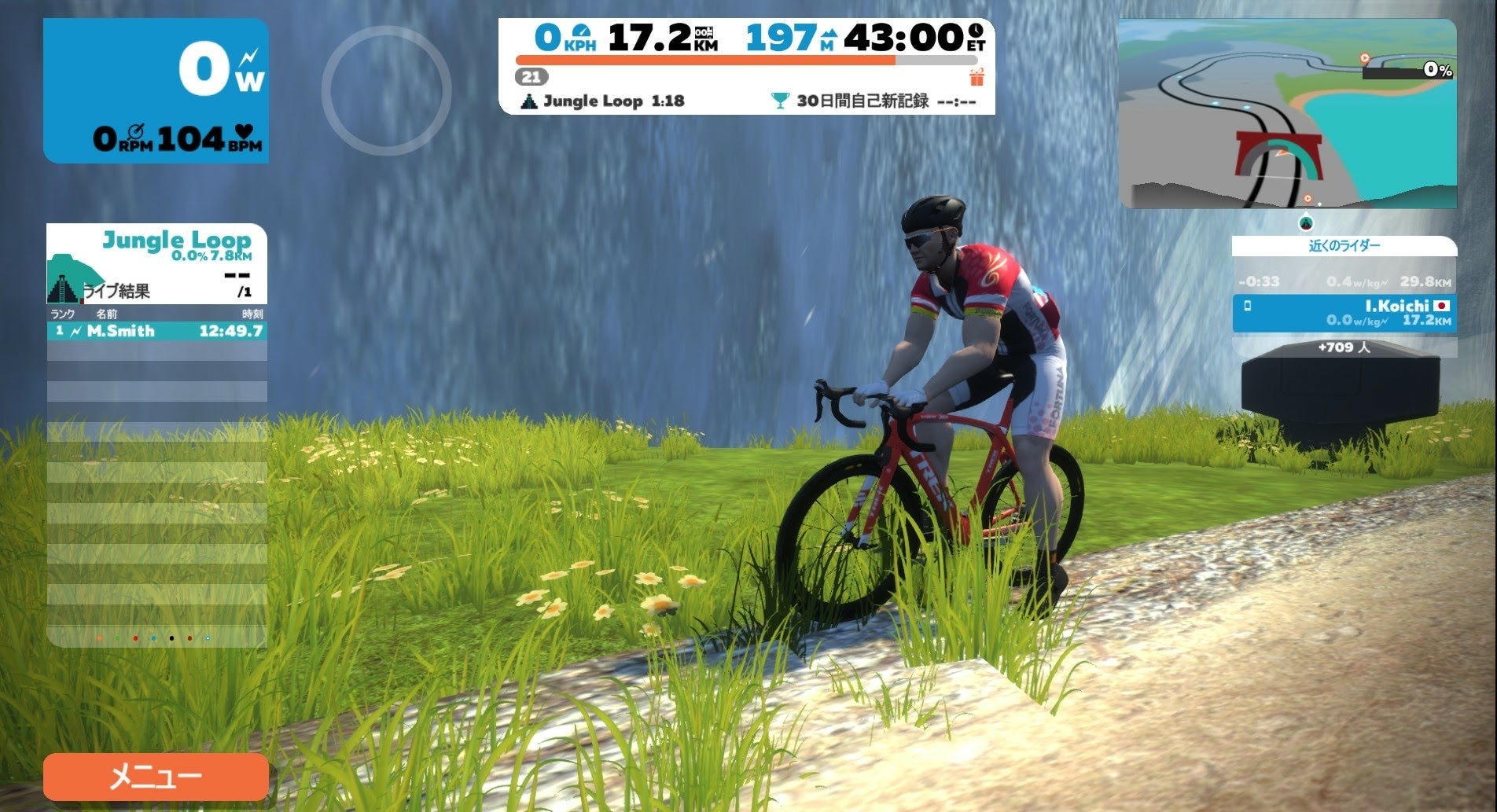Expand the +709 人 riders count
The height and width of the screenshot is (812, 1497).
[x=1344, y=347]
